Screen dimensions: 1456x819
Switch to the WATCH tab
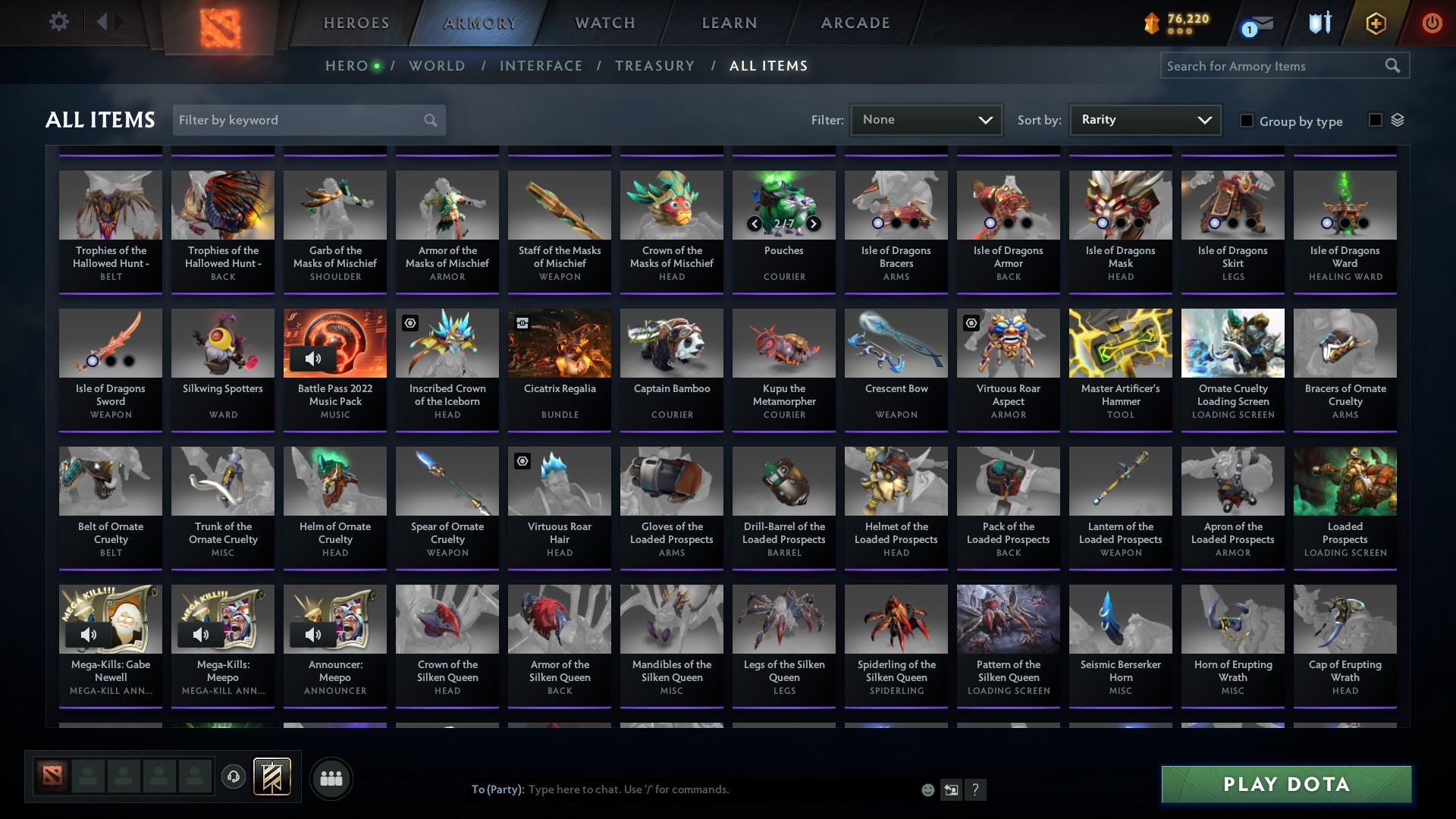click(604, 23)
